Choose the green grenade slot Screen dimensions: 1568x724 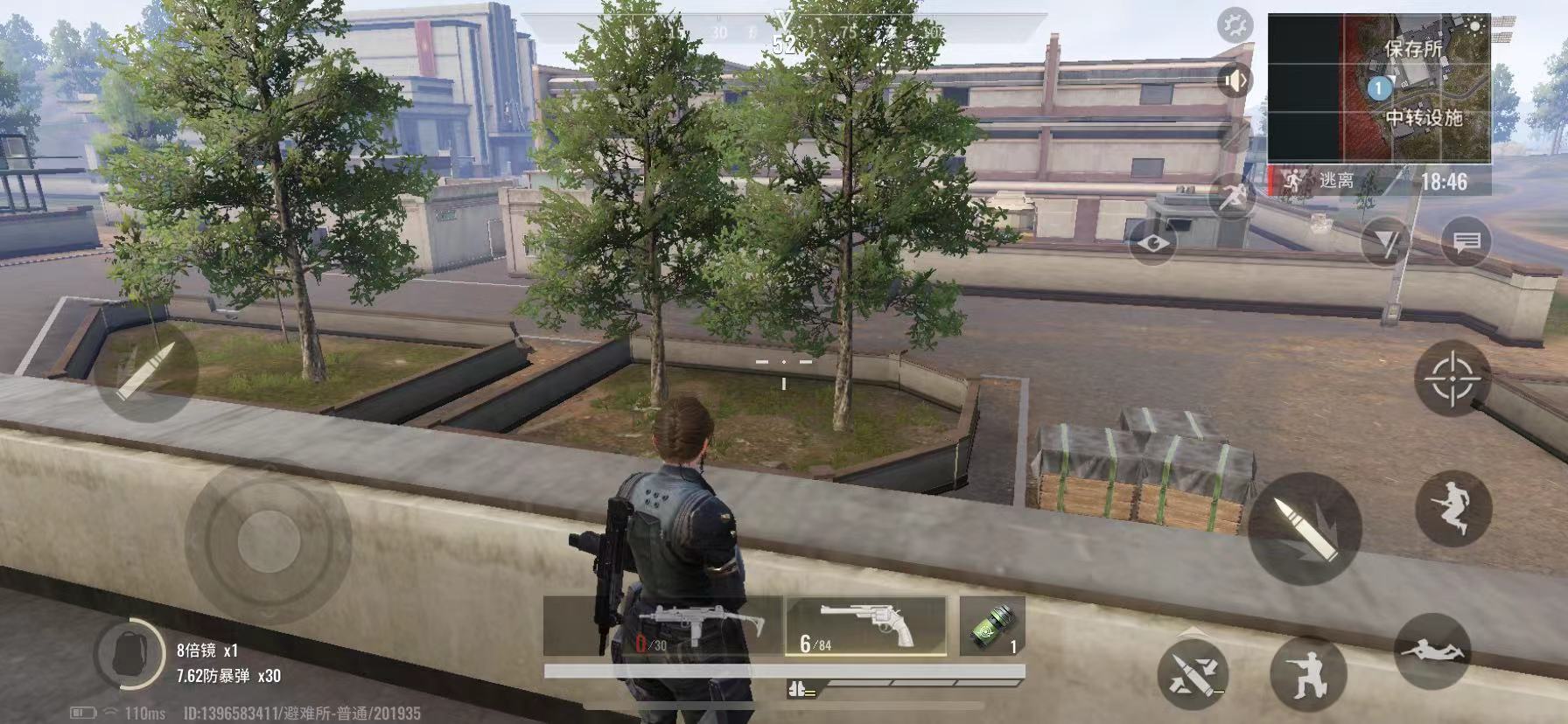click(x=991, y=626)
